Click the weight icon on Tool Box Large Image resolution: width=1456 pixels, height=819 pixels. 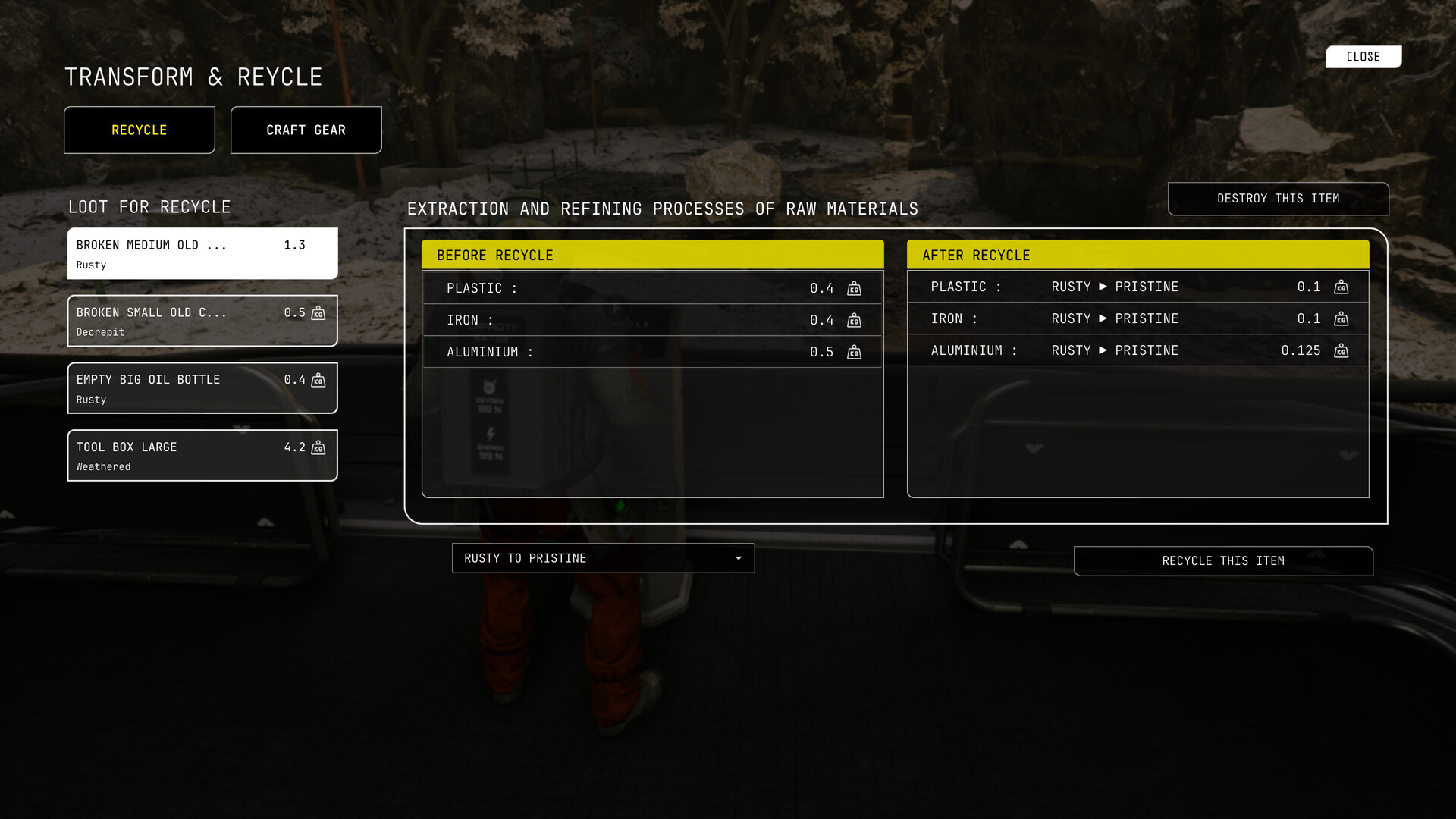tap(318, 447)
